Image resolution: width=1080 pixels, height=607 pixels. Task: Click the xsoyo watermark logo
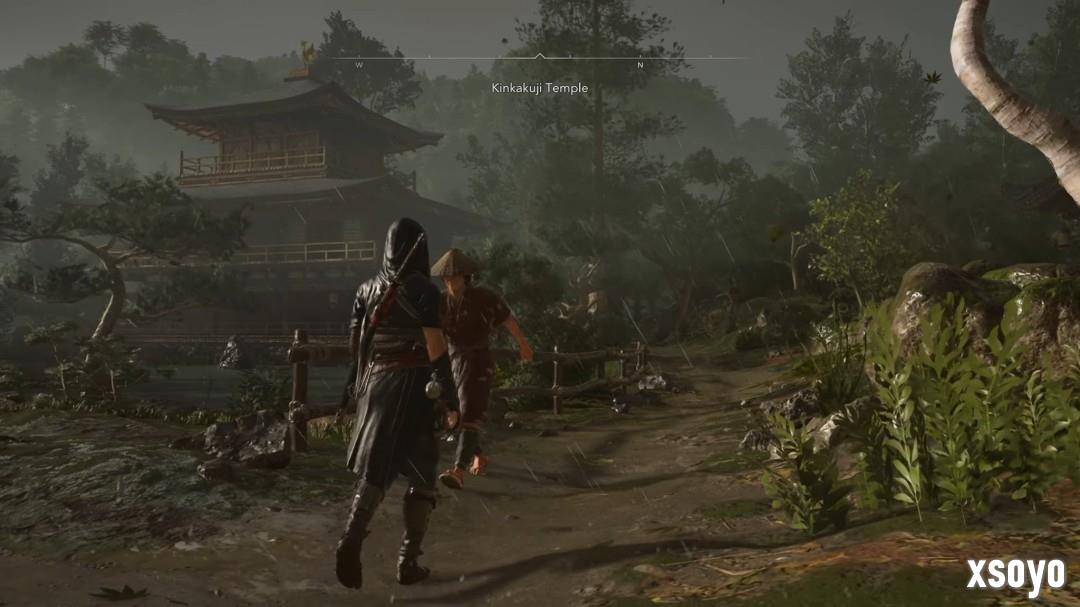coord(1015,577)
